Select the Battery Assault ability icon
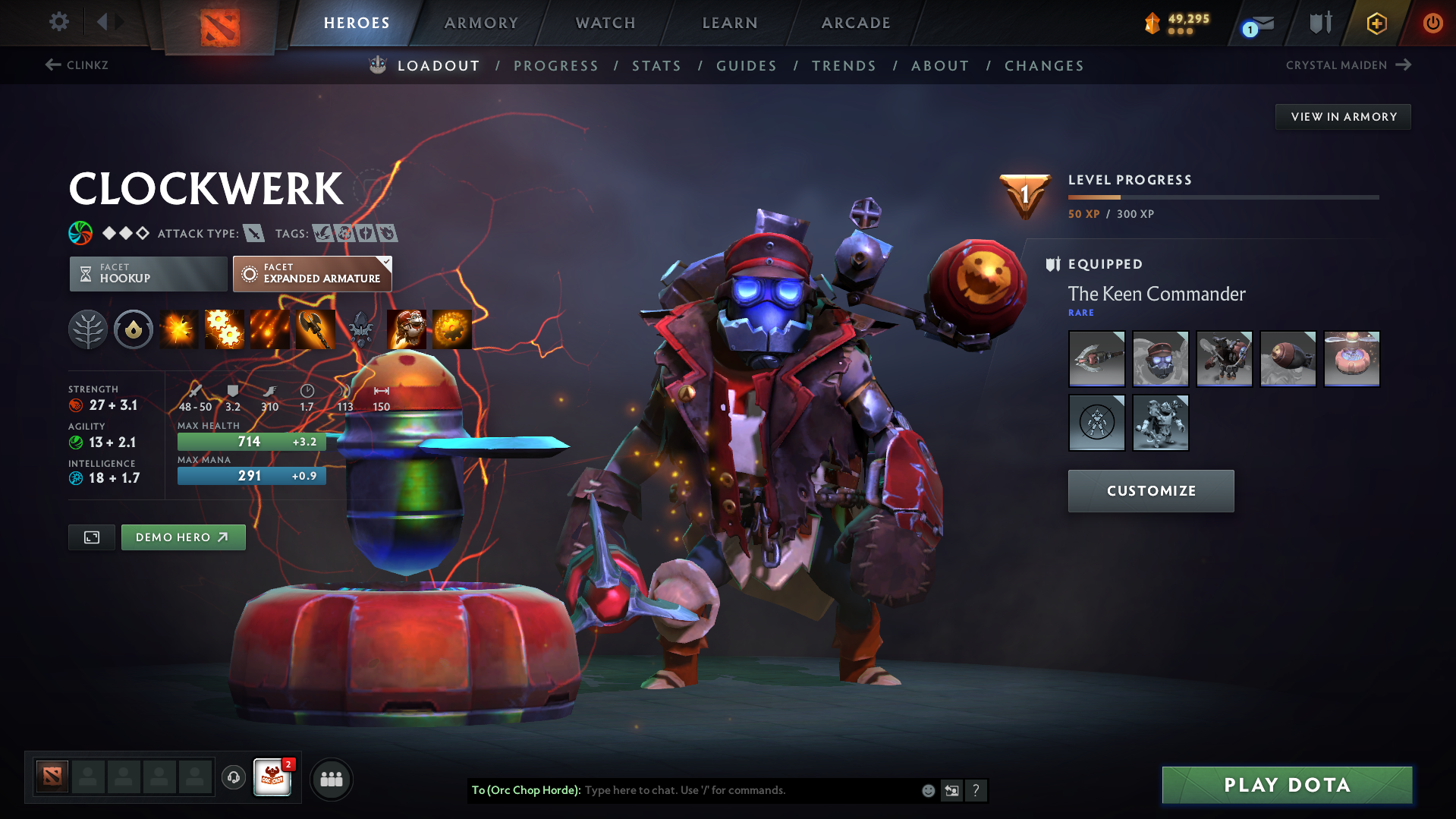1456x819 pixels. pos(179,329)
